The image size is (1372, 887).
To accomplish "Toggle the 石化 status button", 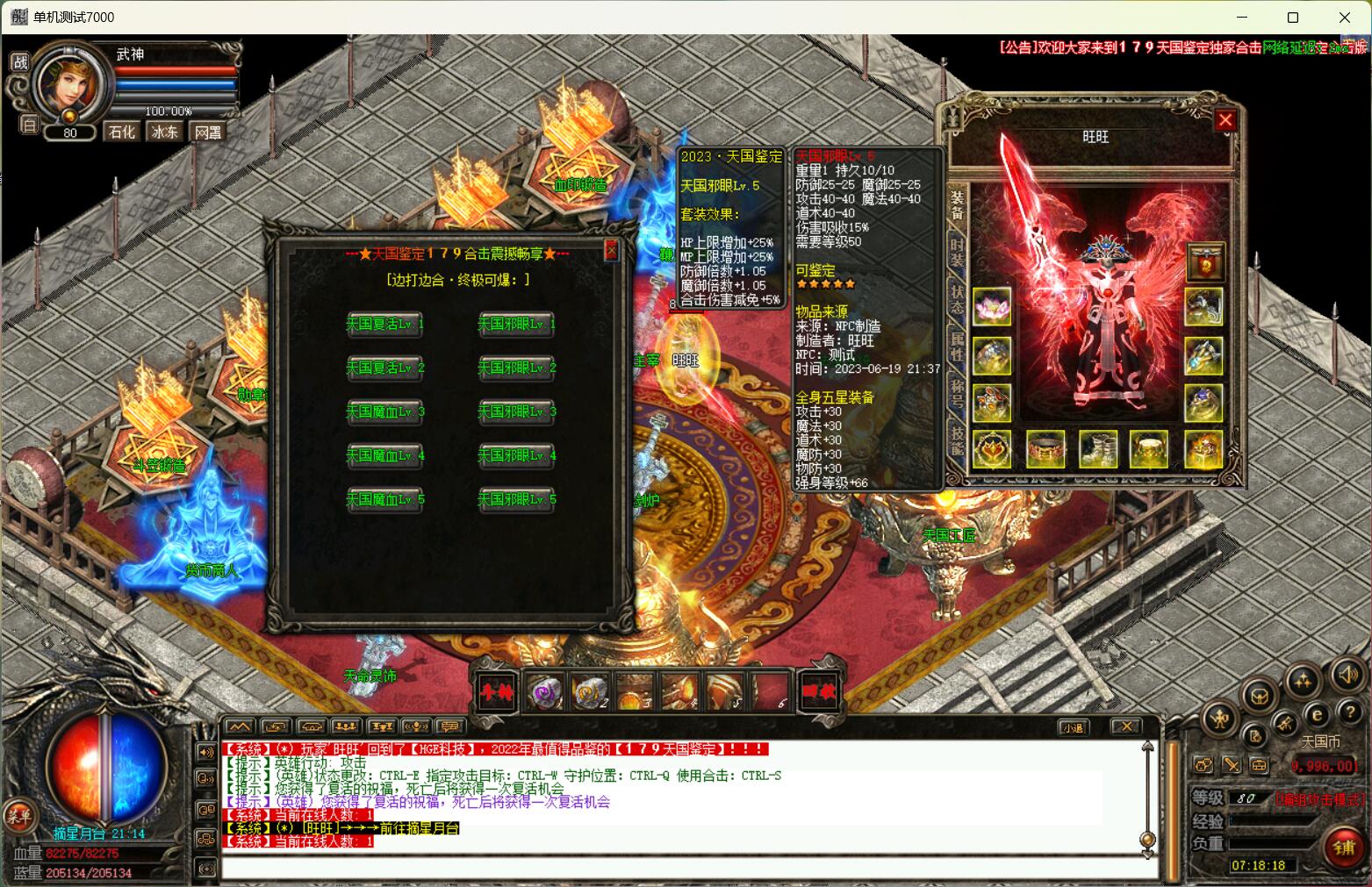I will click(122, 132).
